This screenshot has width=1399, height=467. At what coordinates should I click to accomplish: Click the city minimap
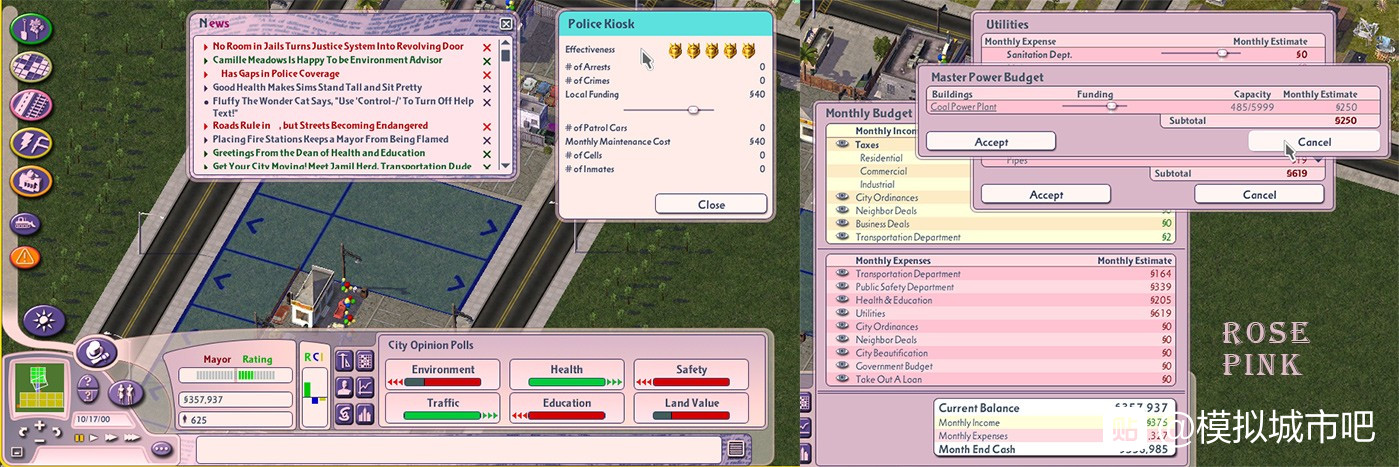point(41,387)
